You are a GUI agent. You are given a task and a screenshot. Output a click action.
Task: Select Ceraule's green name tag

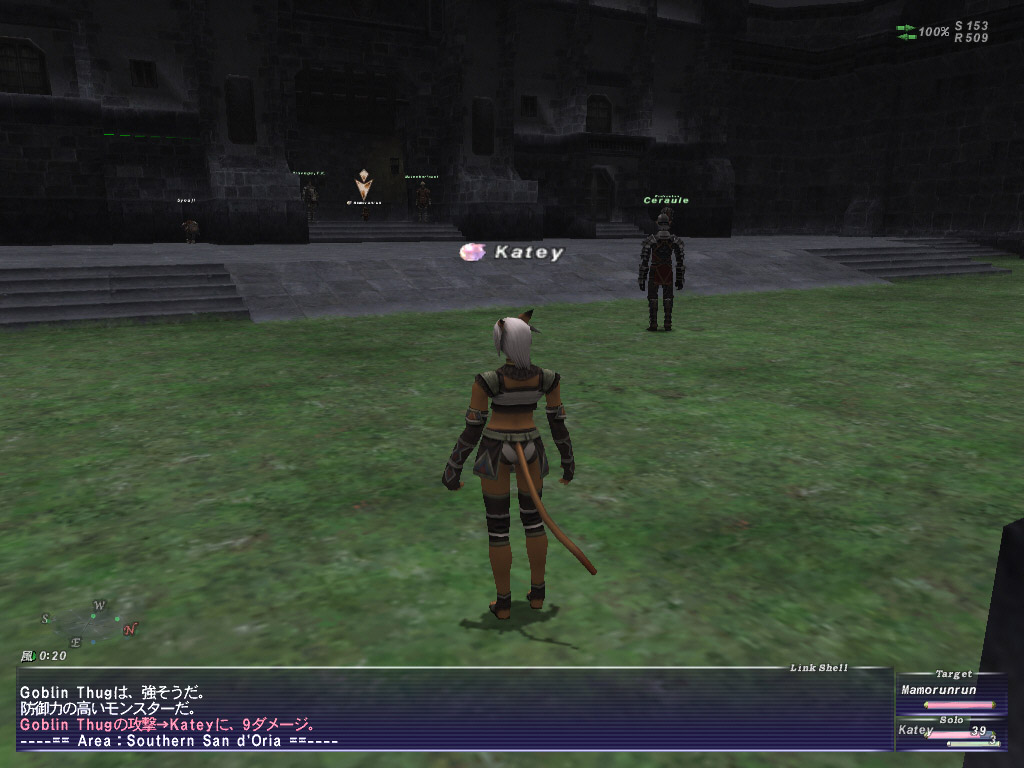tap(665, 200)
